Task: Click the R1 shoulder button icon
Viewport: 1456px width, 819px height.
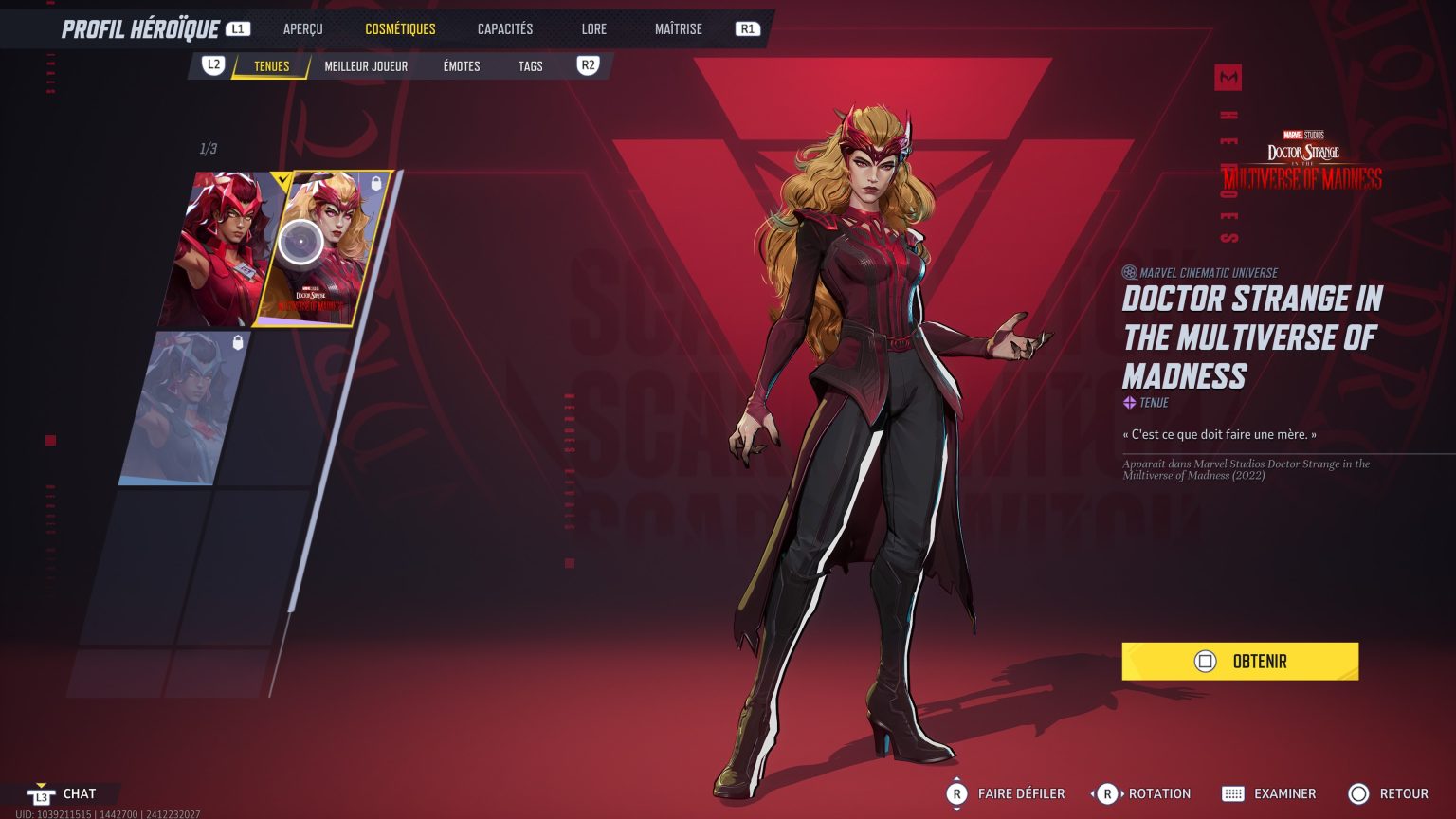Action: pyautogui.click(x=747, y=28)
